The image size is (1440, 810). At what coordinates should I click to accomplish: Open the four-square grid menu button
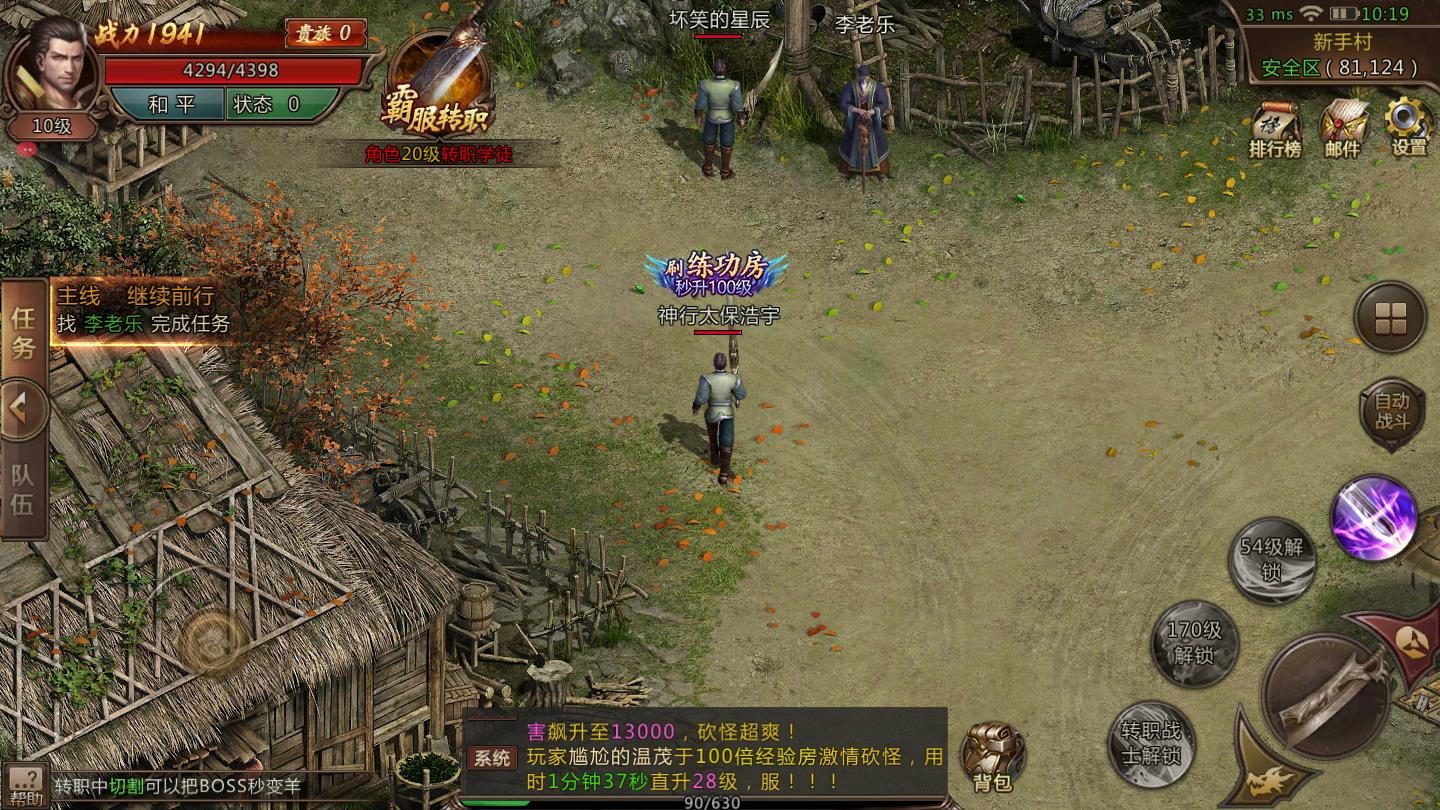1390,318
